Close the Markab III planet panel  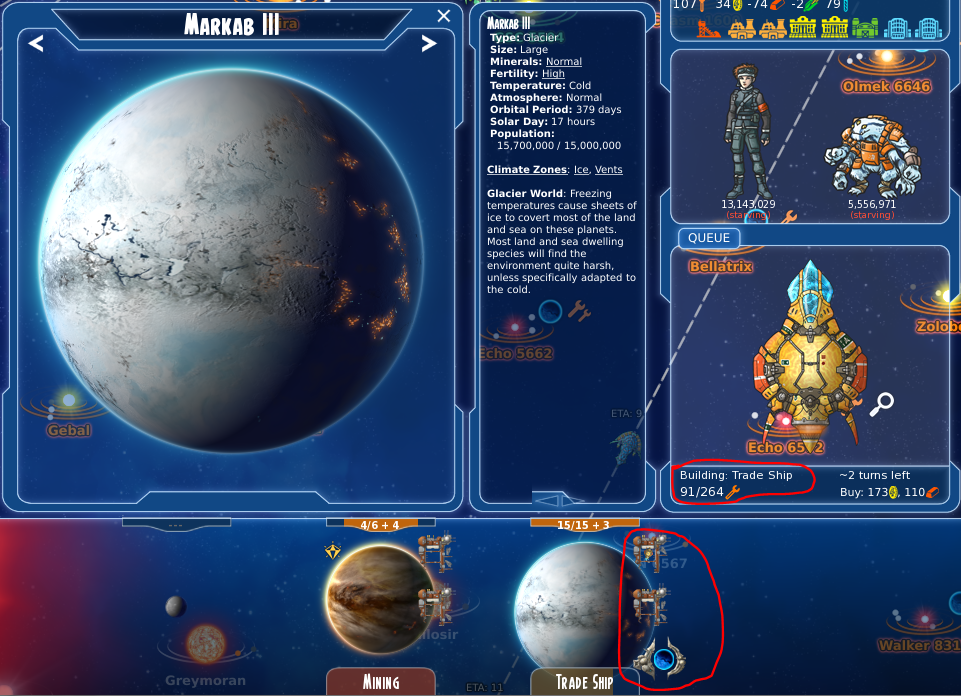click(x=444, y=16)
